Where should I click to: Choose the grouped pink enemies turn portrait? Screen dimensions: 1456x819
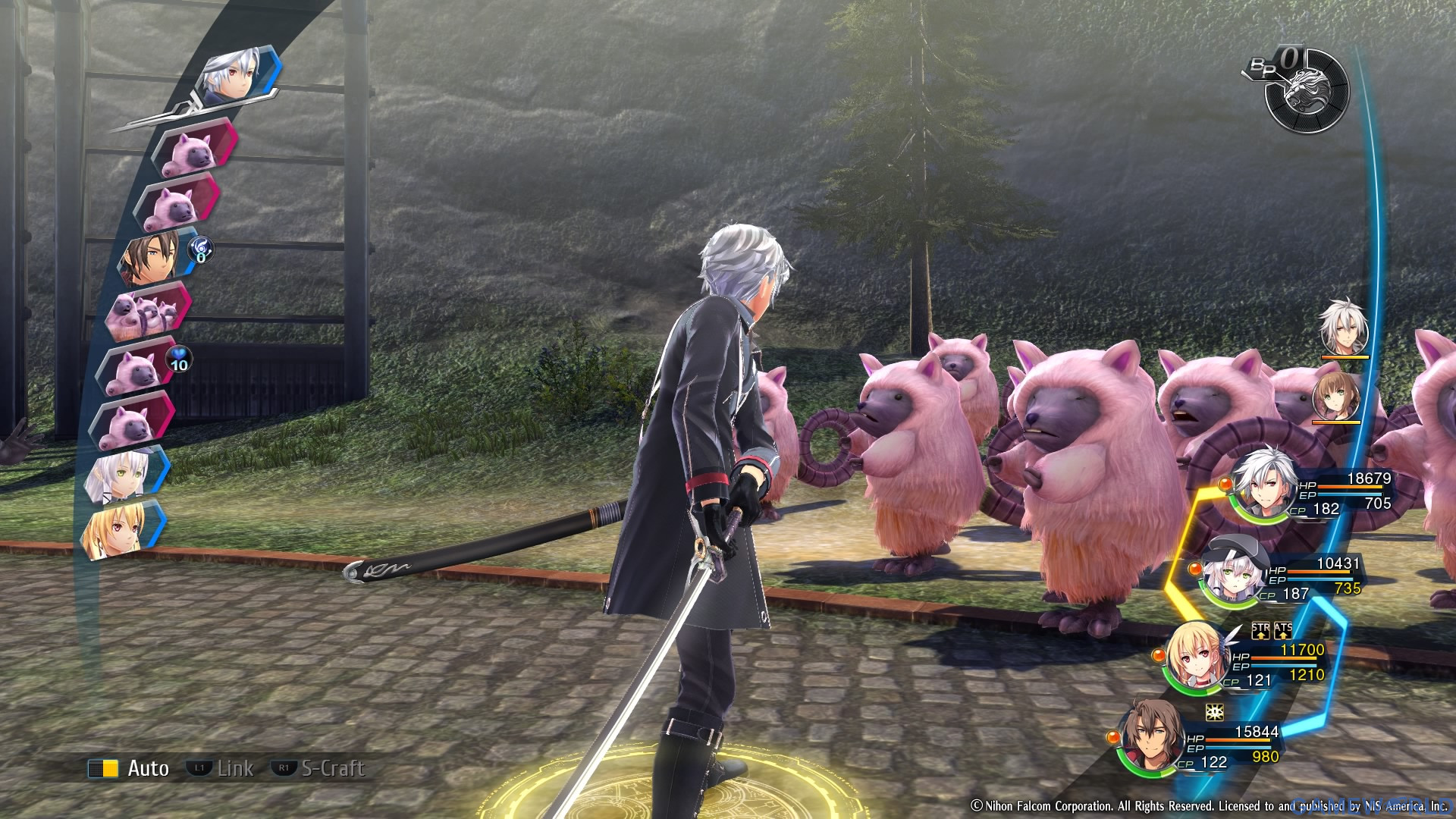[146, 312]
